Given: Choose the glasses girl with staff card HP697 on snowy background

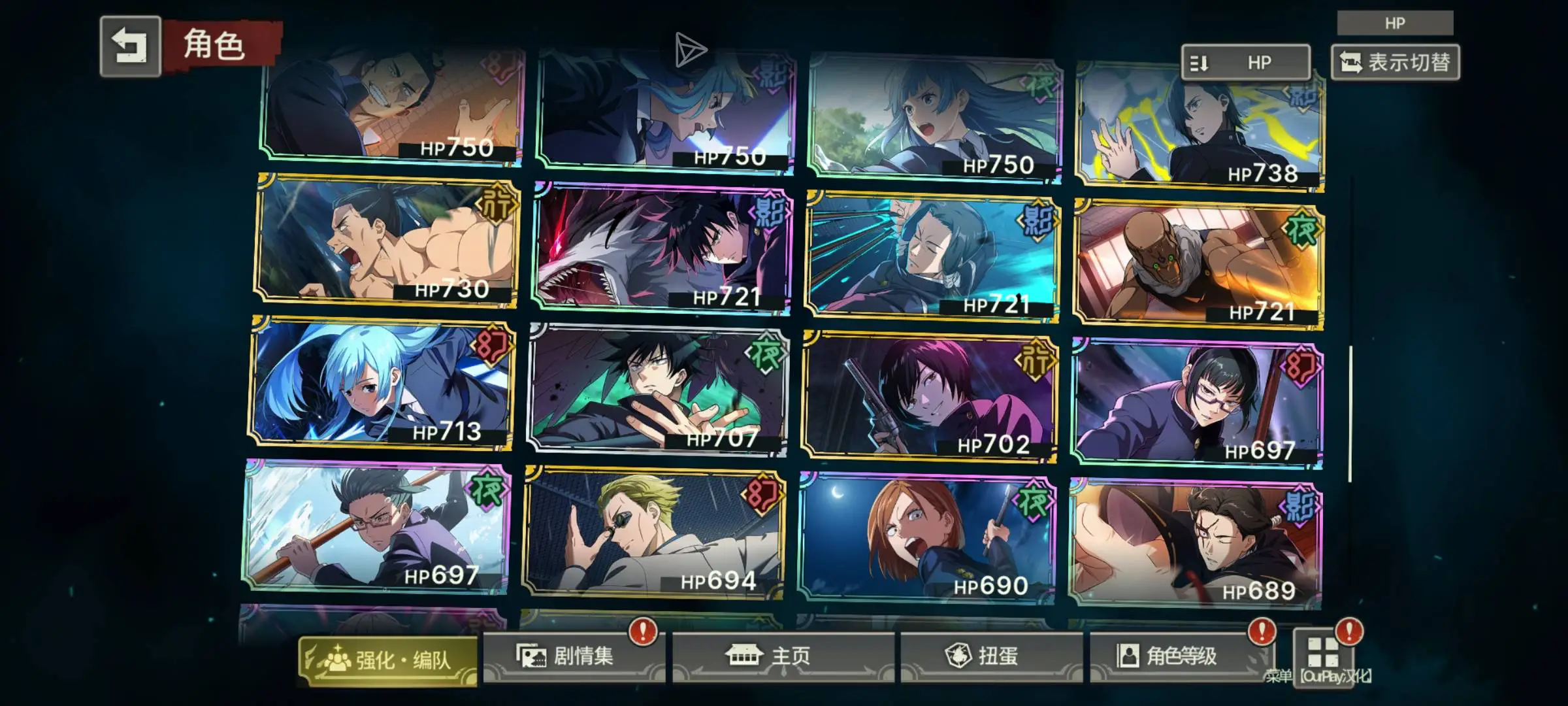Looking at the screenshot, I should click(x=377, y=527).
